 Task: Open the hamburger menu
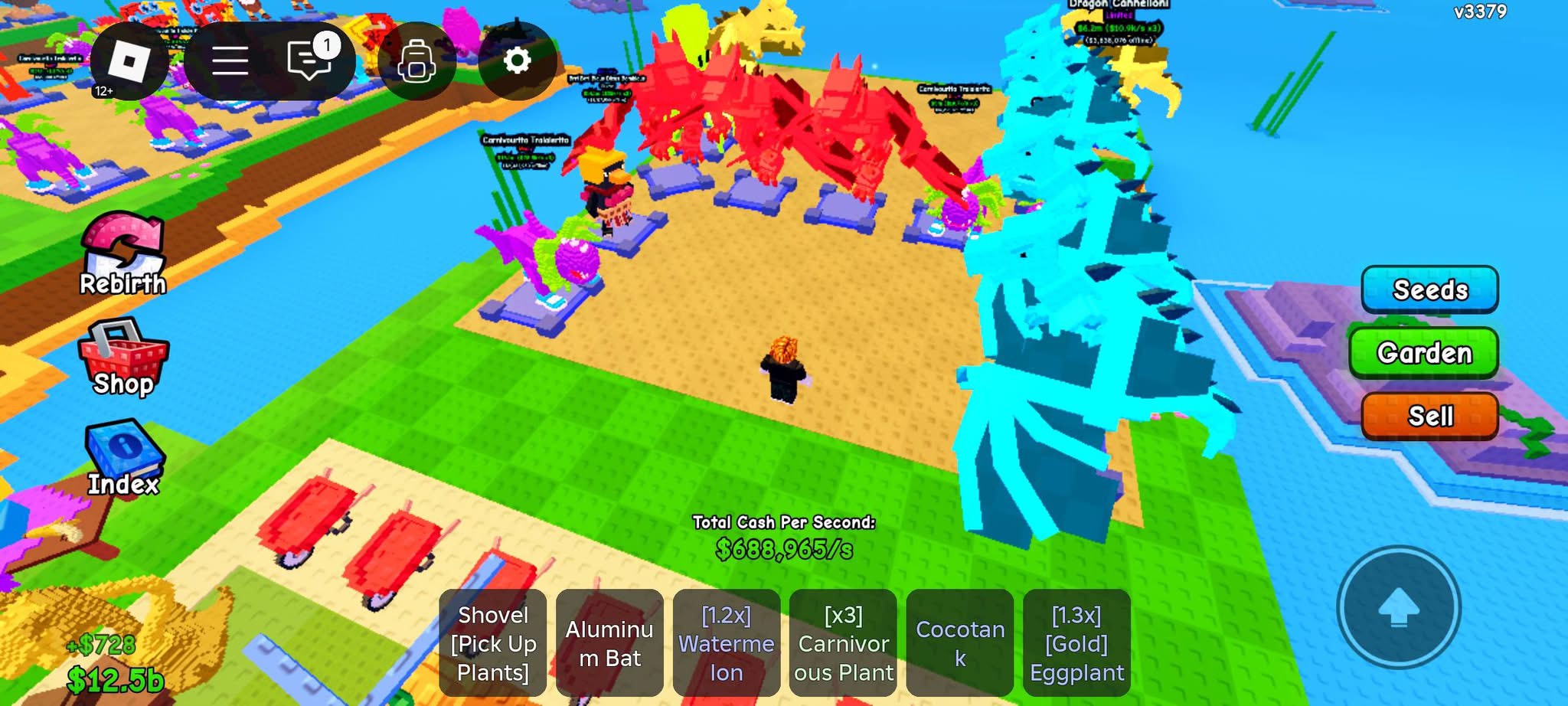tap(230, 60)
